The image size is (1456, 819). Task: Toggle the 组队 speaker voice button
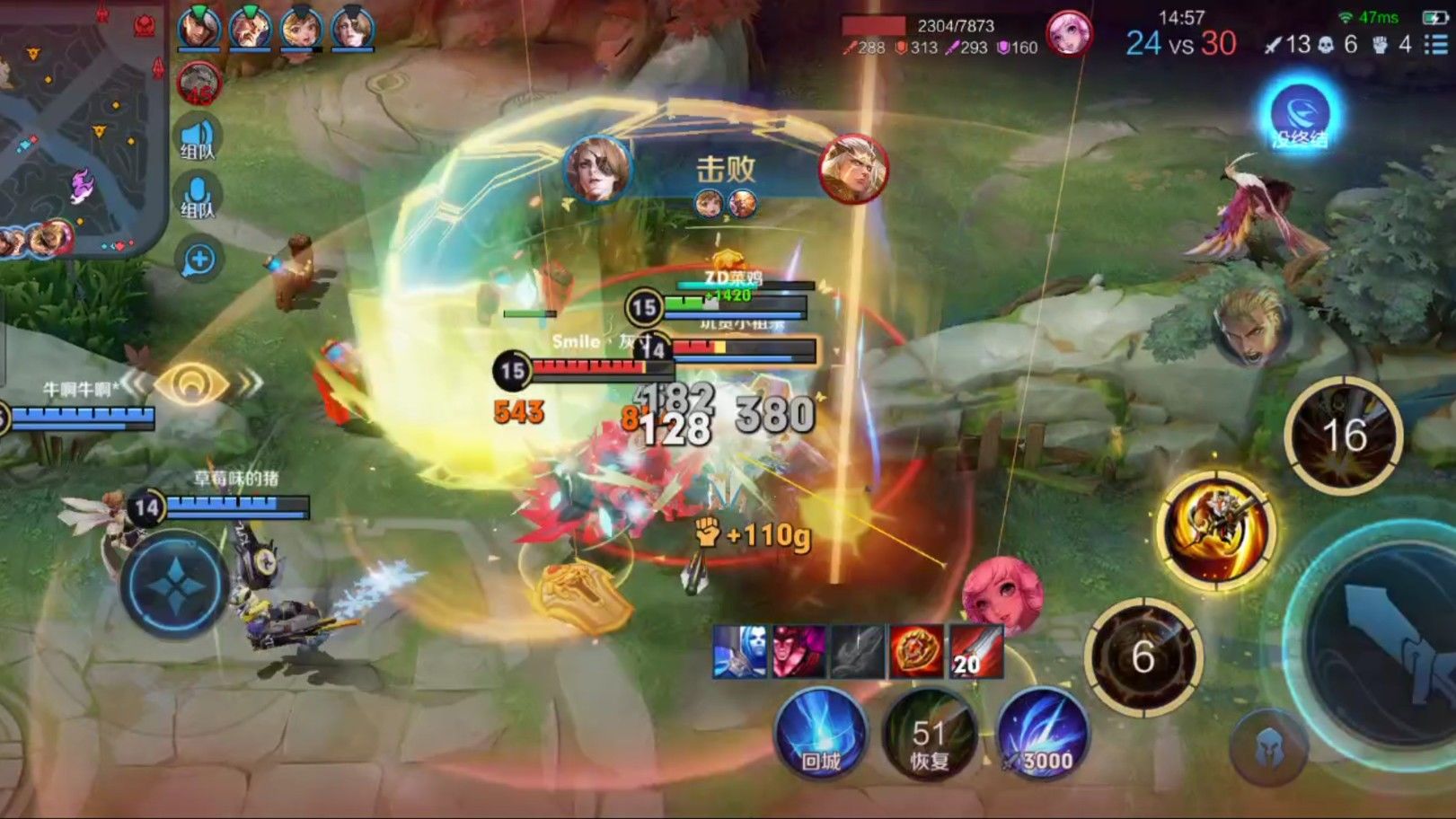pyautogui.click(x=198, y=137)
